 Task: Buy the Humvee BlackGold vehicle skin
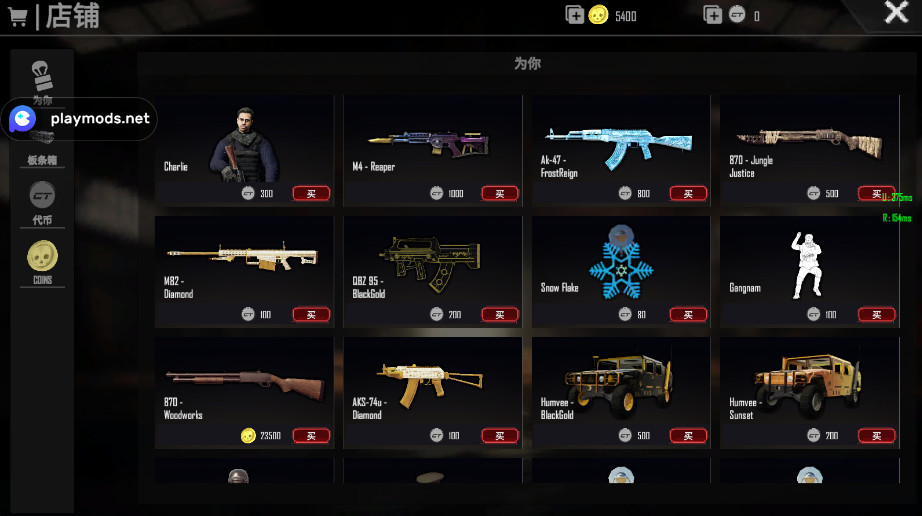(688, 435)
